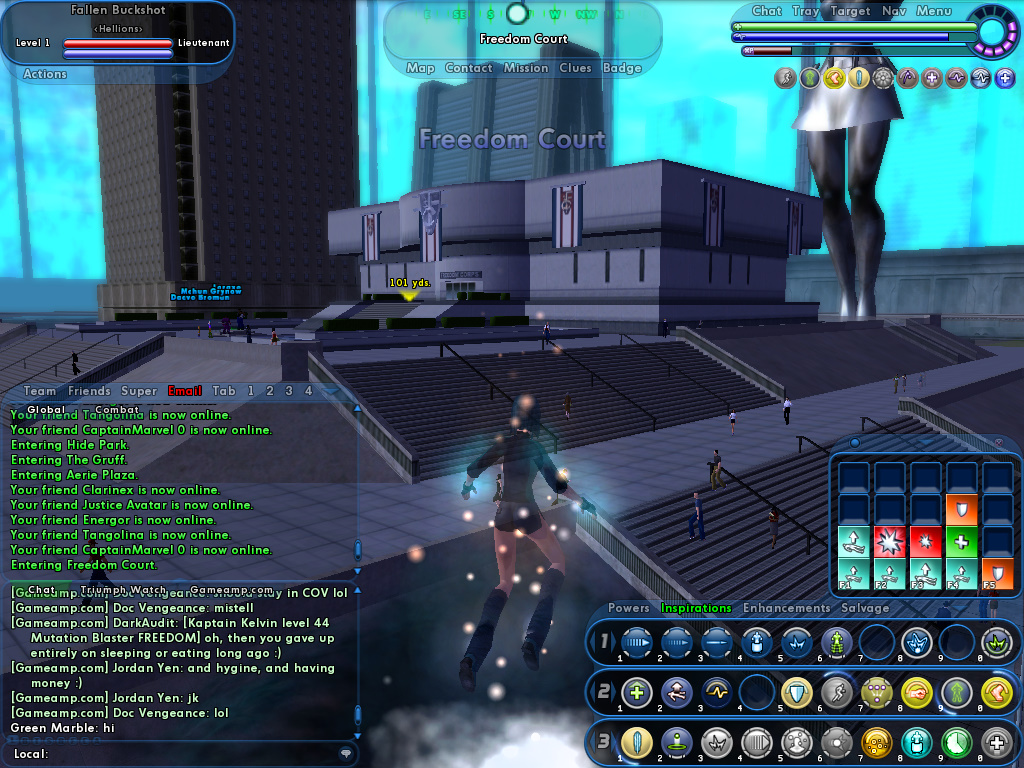Open the Target window

point(850,11)
